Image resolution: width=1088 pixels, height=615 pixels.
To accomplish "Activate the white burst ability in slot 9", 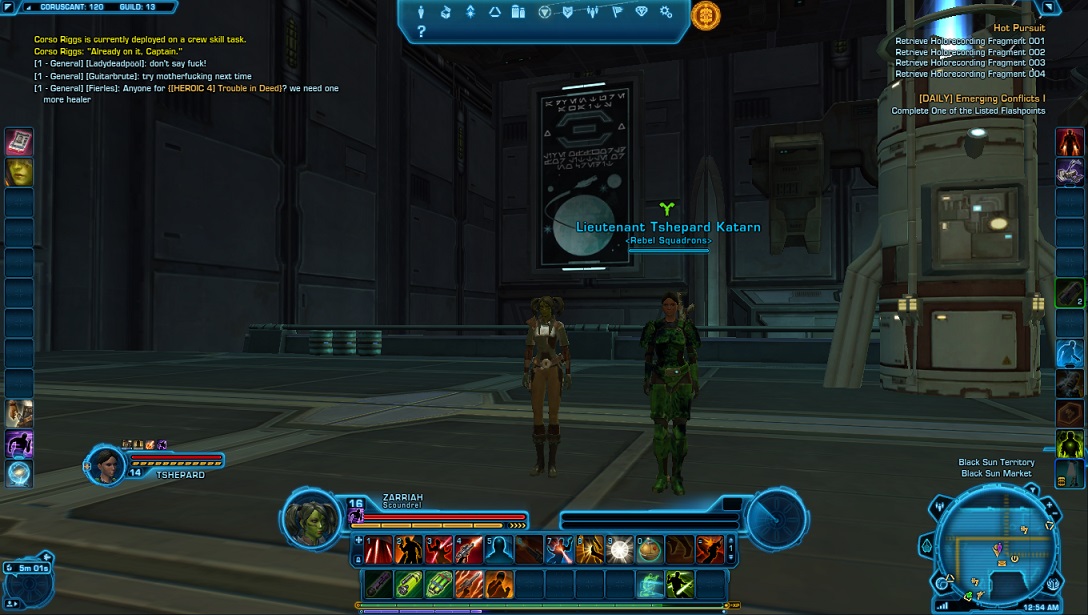I will click(x=619, y=549).
